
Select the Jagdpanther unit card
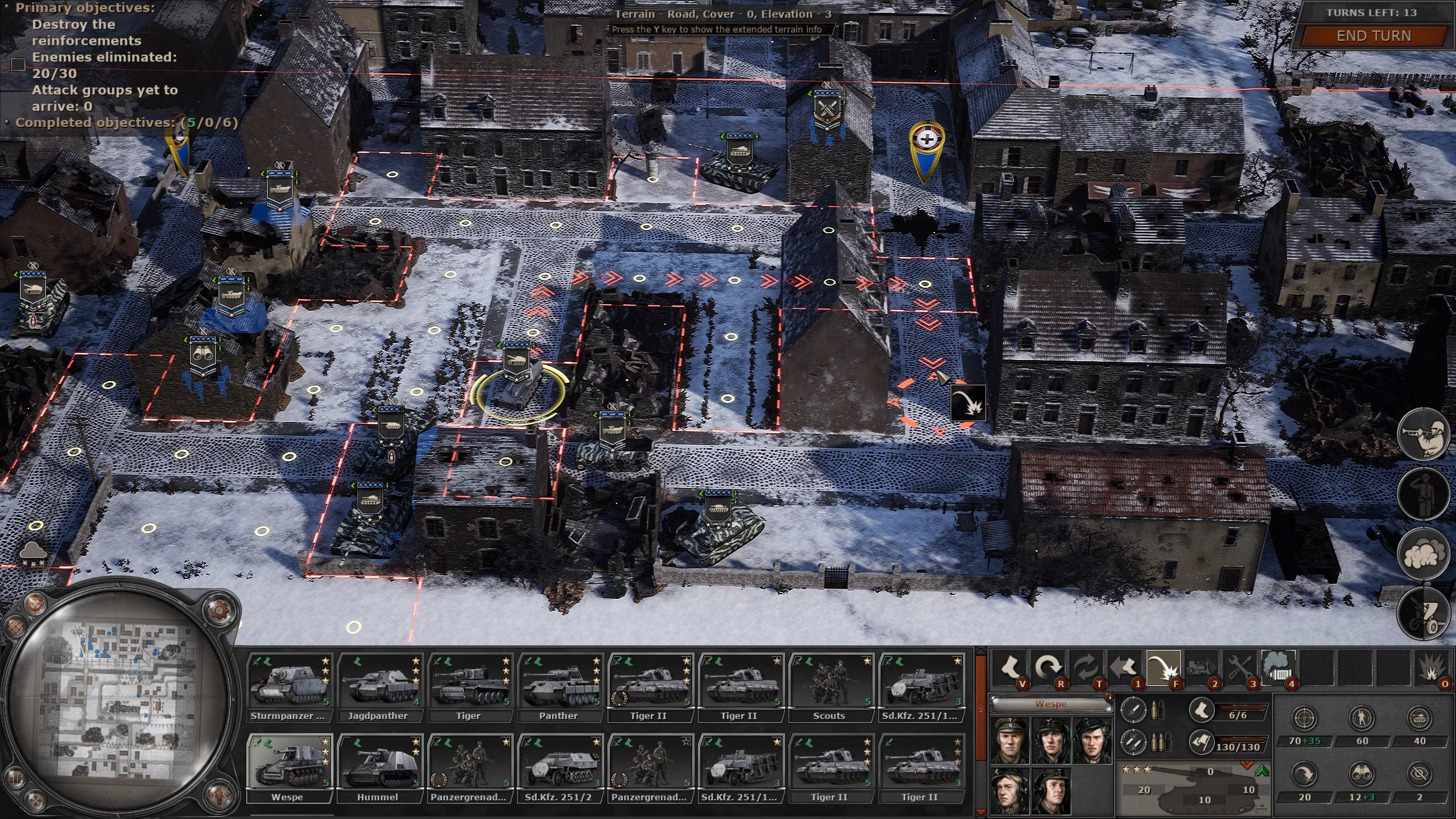tap(379, 688)
